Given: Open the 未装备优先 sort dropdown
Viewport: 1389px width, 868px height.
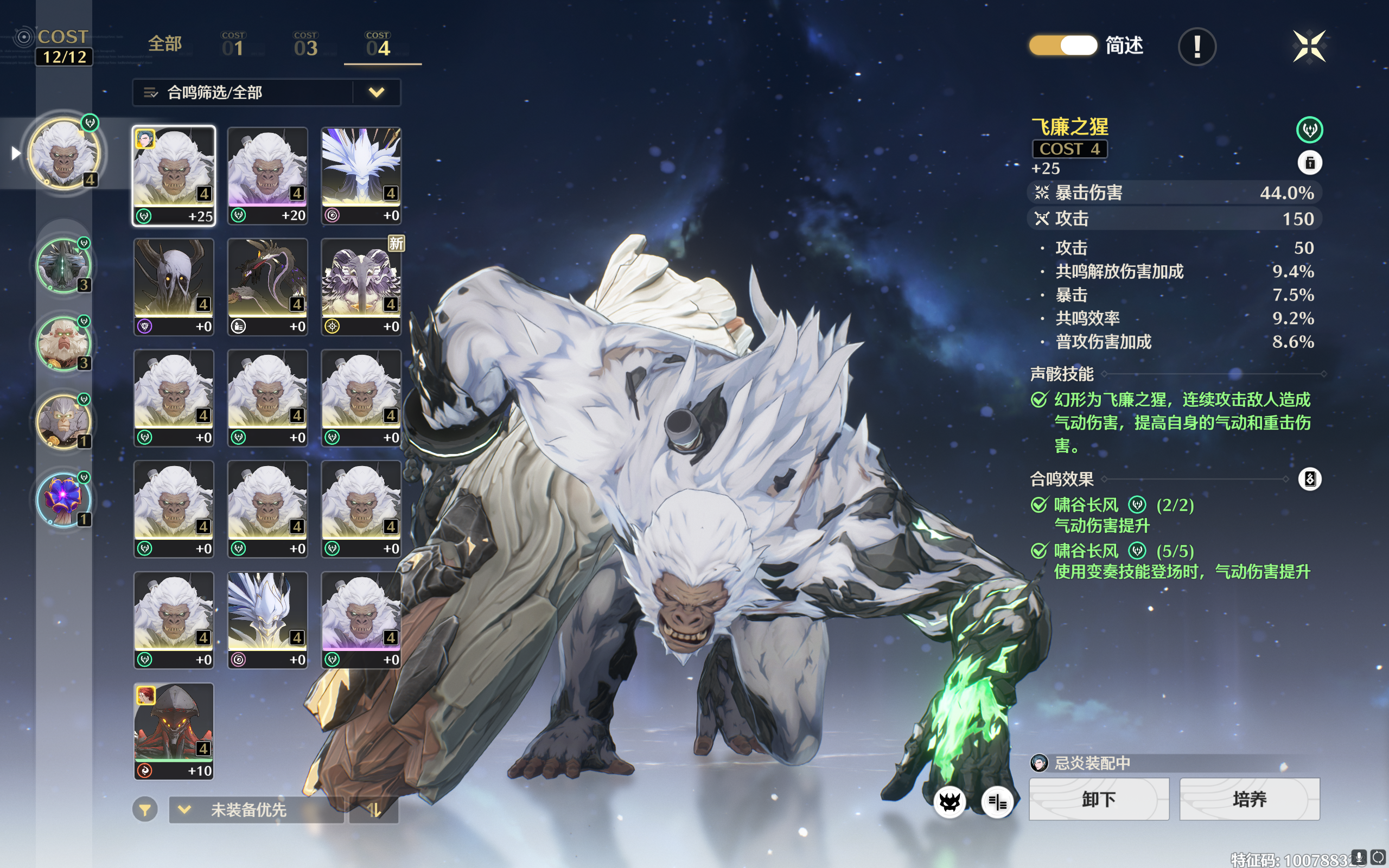Looking at the screenshot, I should tap(256, 809).
